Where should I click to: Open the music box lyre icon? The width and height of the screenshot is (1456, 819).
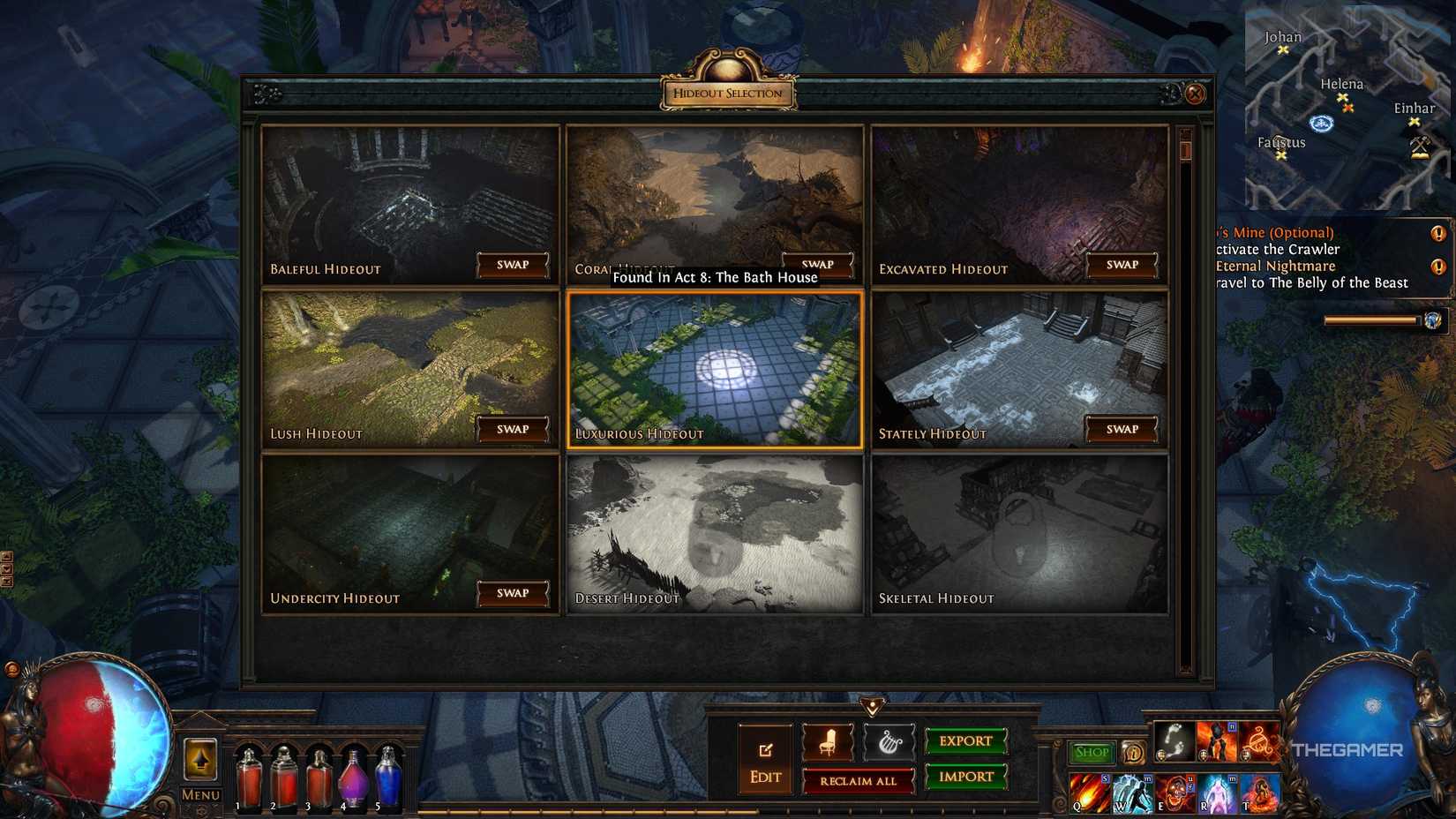889,744
